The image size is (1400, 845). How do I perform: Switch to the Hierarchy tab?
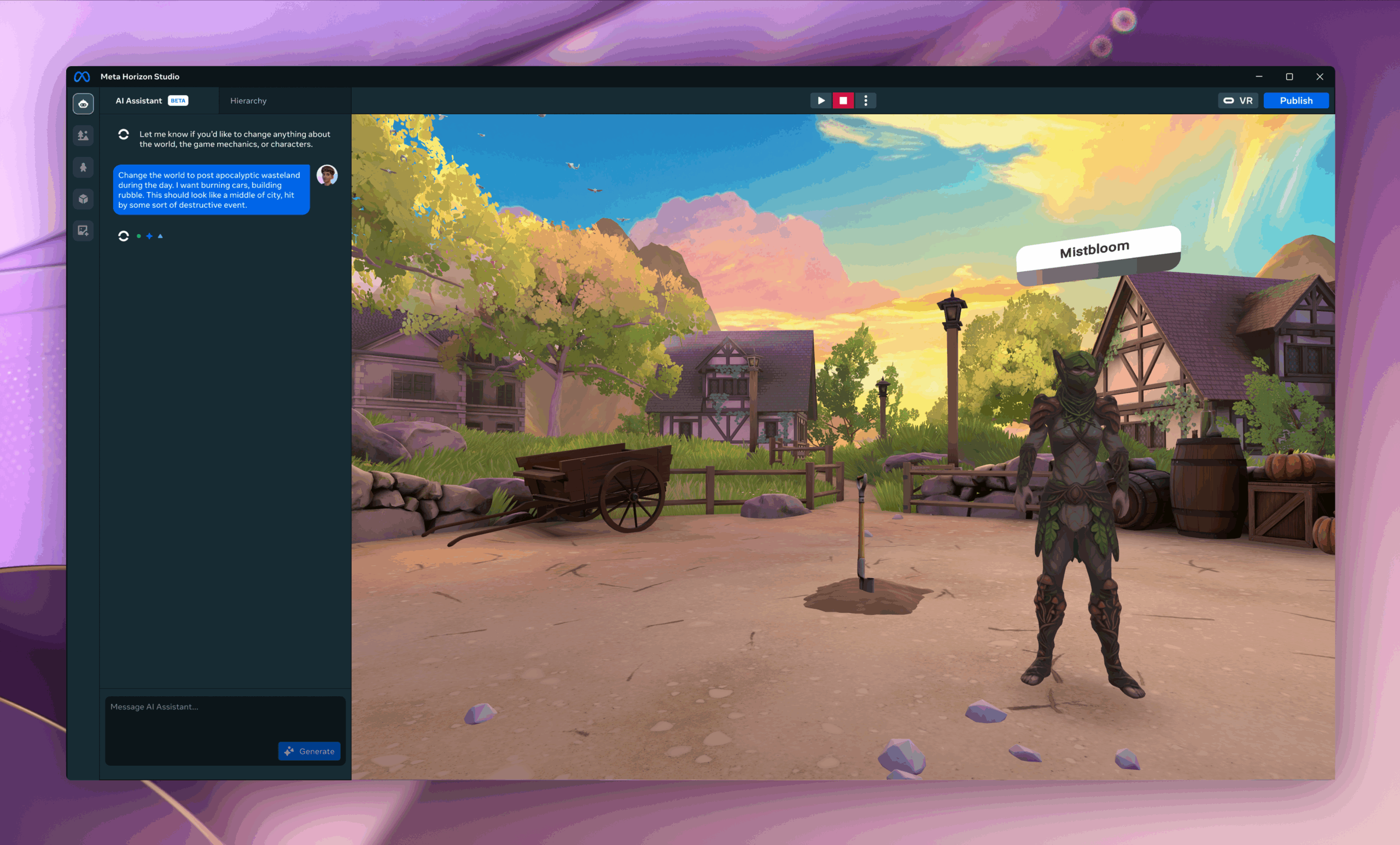(x=248, y=101)
